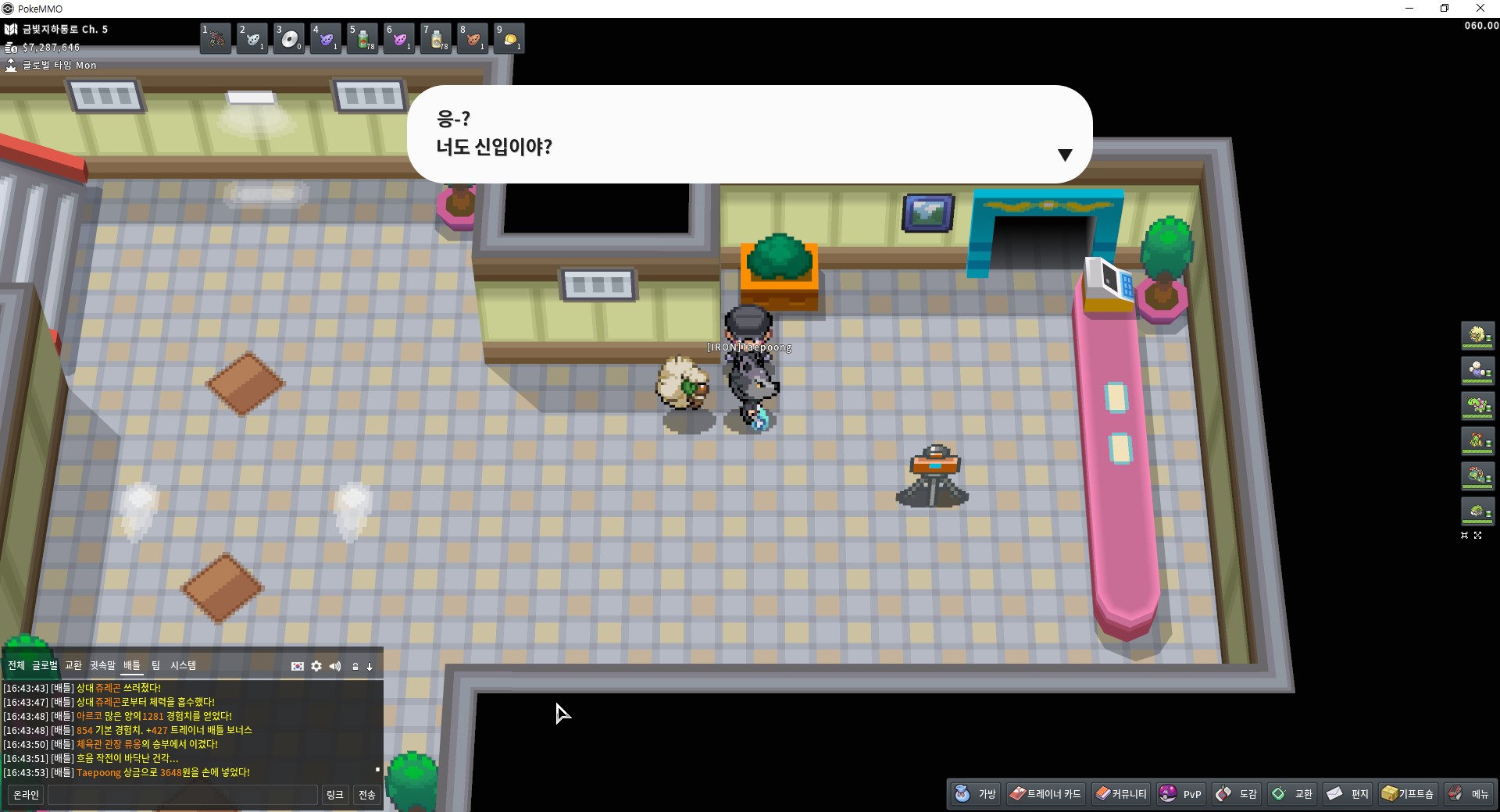Open the PvP menu
The width and height of the screenshot is (1500, 812).
1180,794
